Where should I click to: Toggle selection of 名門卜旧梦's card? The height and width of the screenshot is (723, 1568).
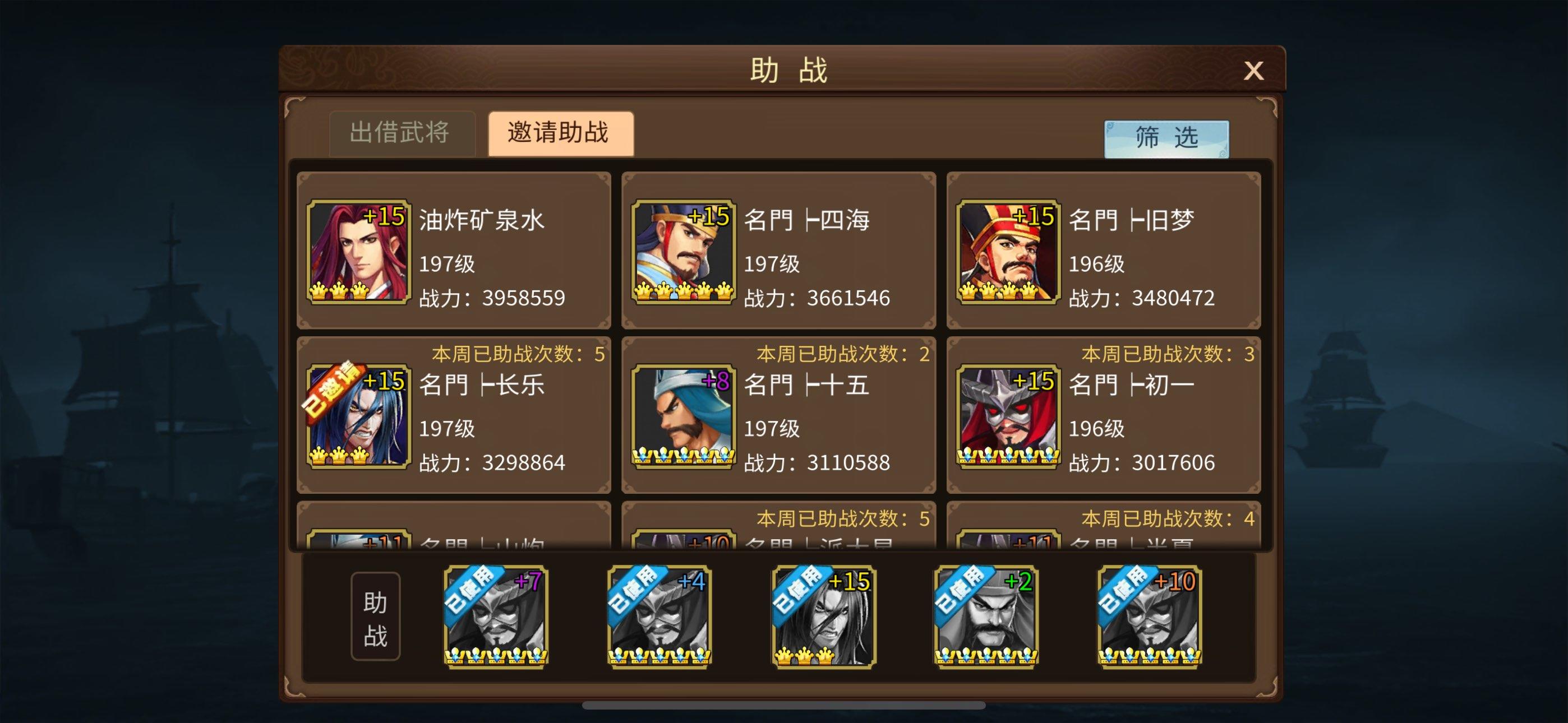pyautogui.click(x=1105, y=251)
